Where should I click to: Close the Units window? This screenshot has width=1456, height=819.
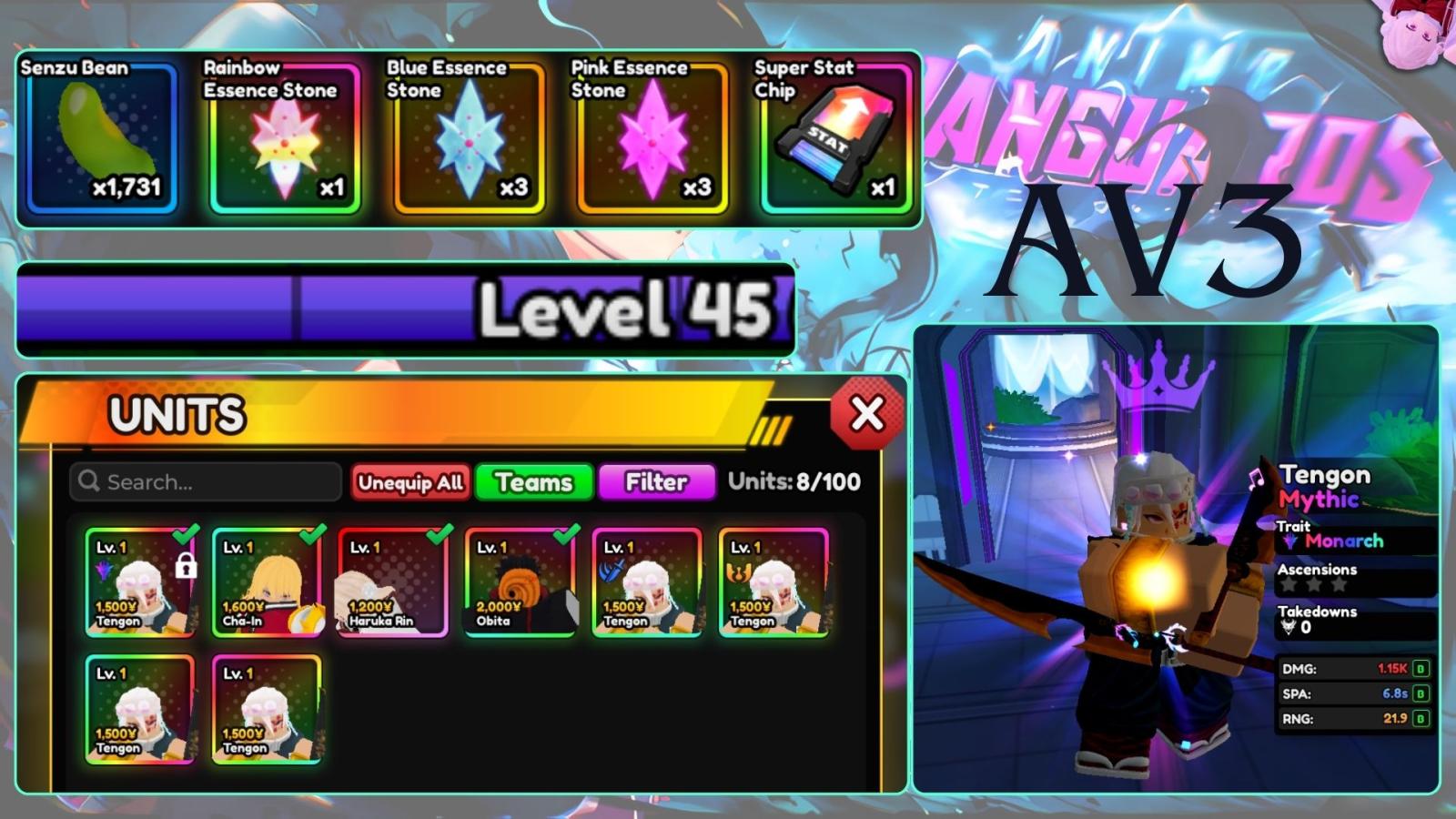(866, 415)
